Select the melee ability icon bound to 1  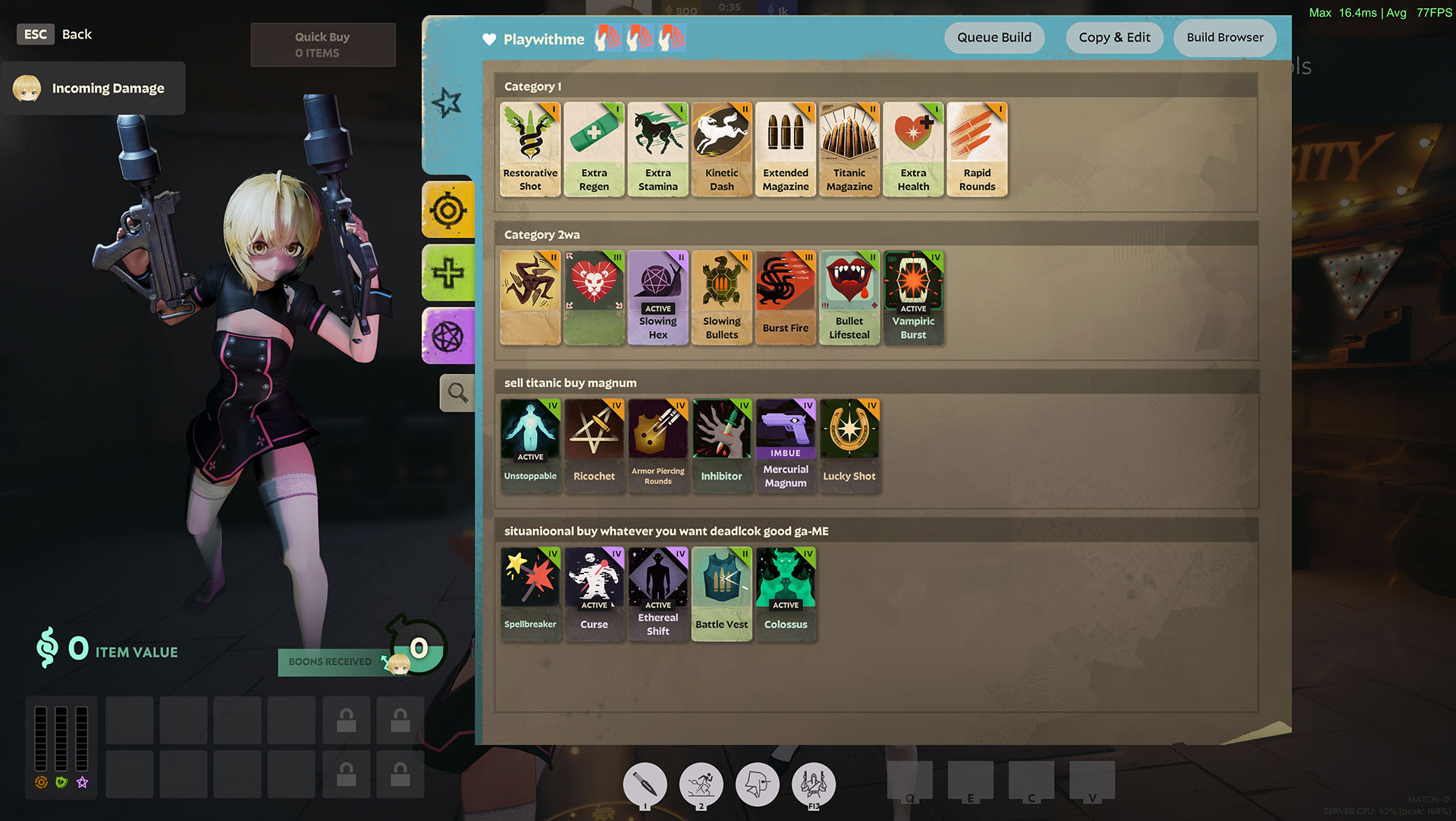pos(645,784)
